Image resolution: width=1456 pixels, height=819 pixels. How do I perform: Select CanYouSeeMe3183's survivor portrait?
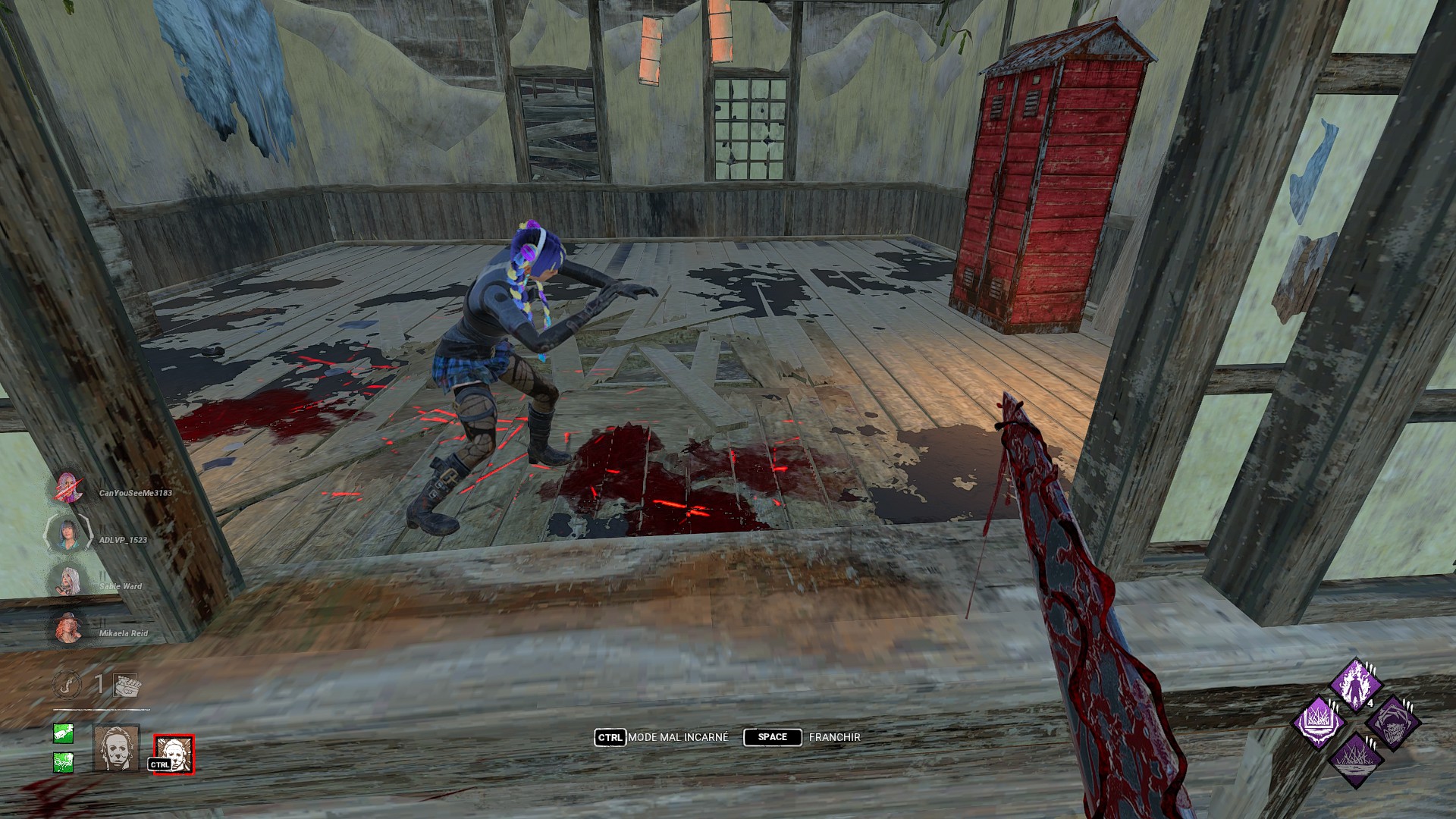[67, 488]
